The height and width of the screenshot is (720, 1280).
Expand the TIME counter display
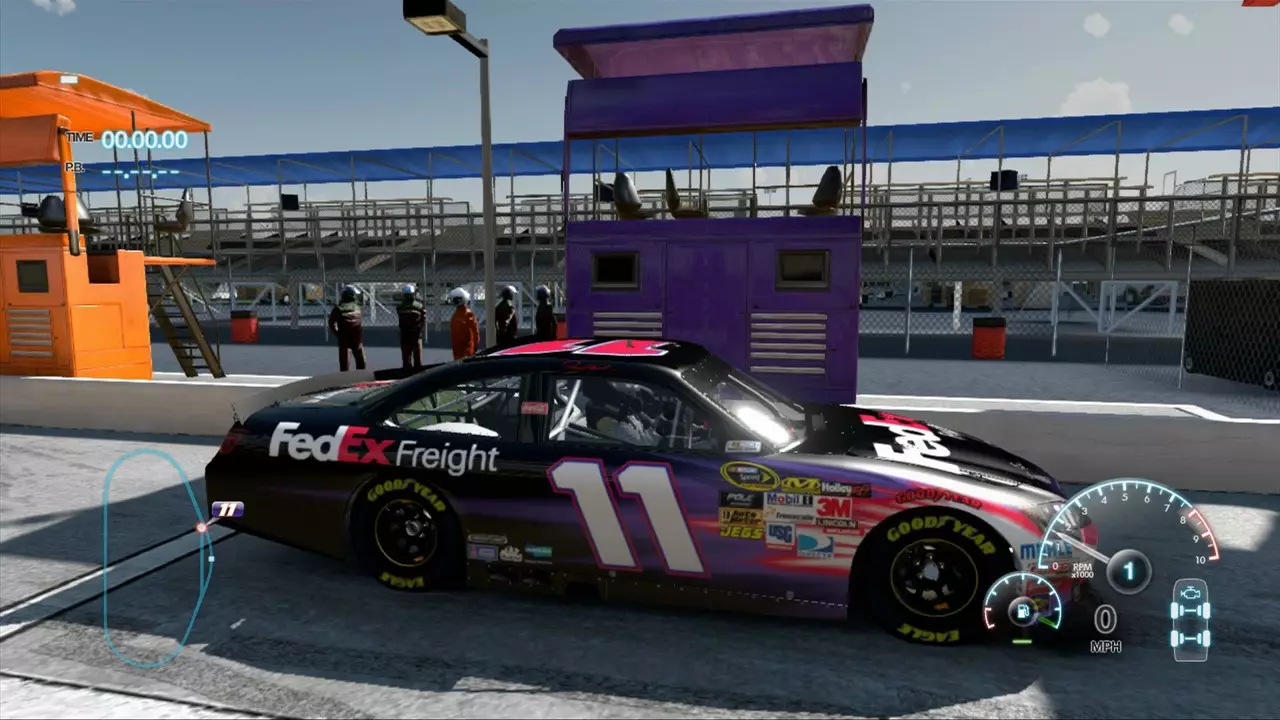point(144,140)
